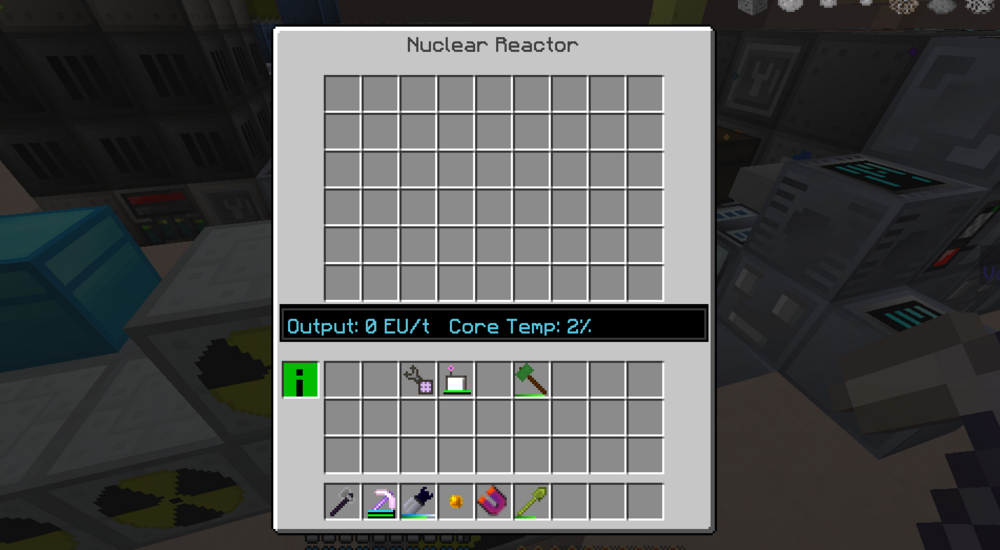Select the horseshoe magnet item
The image size is (1000, 550).
point(494,501)
